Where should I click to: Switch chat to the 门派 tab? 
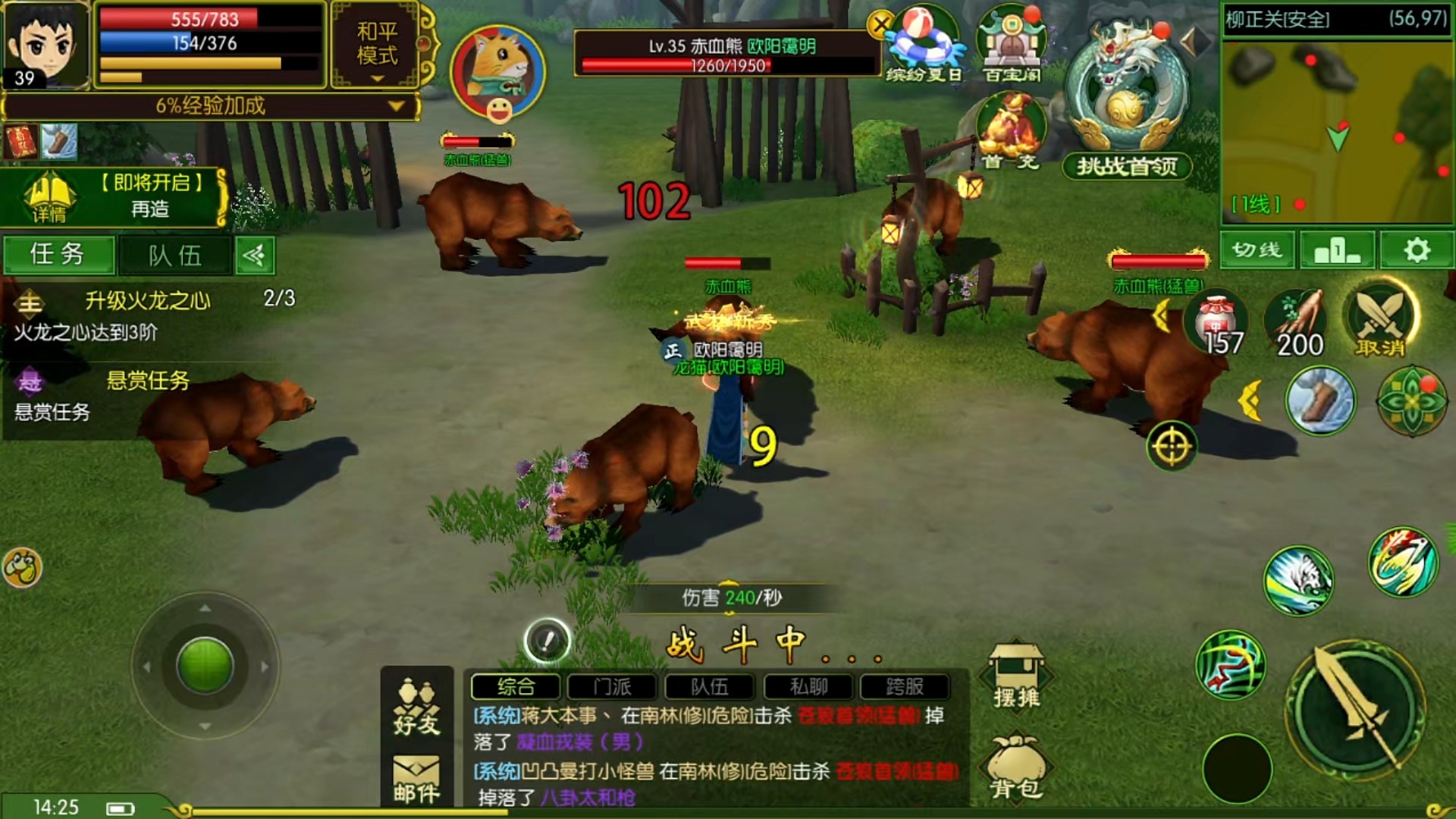point(612,687)
